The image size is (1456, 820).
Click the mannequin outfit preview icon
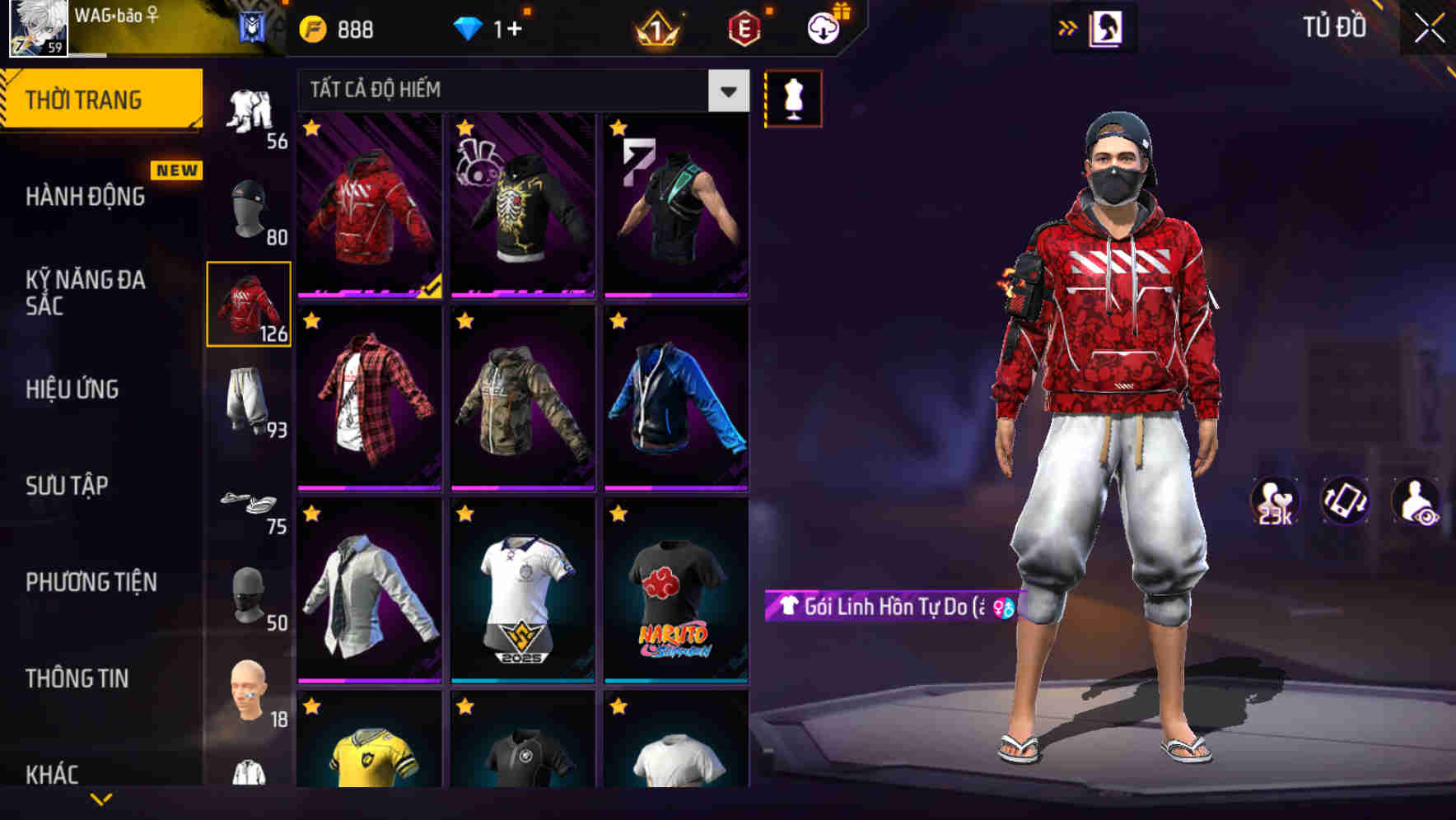point(793,97)
